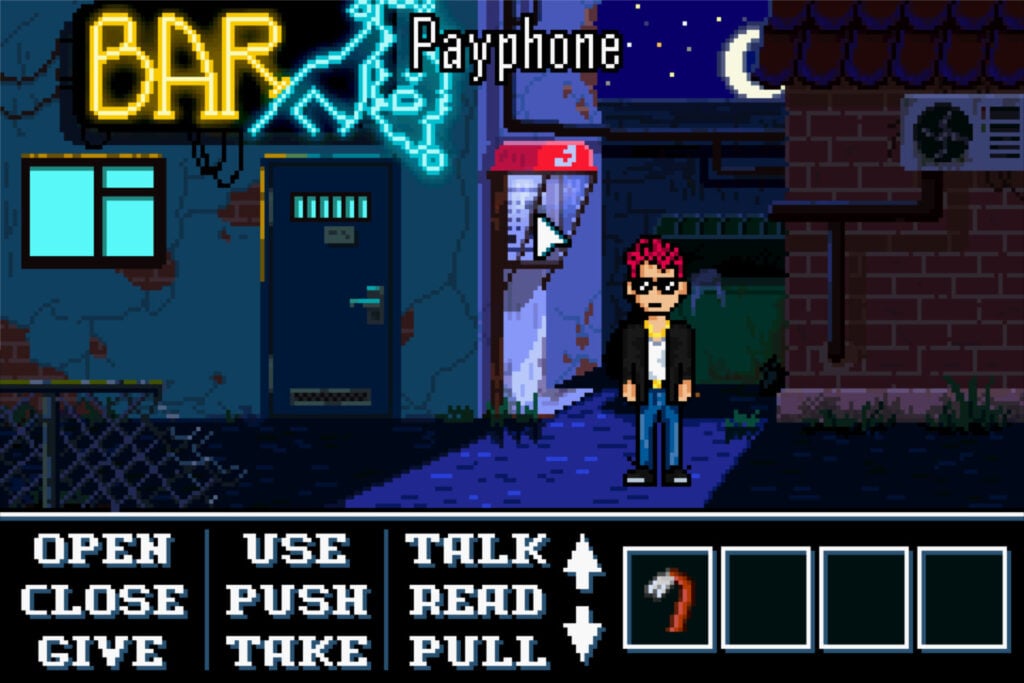Choose the READ verb
The height and width of the screenshot is (683, 1024).
478,601
